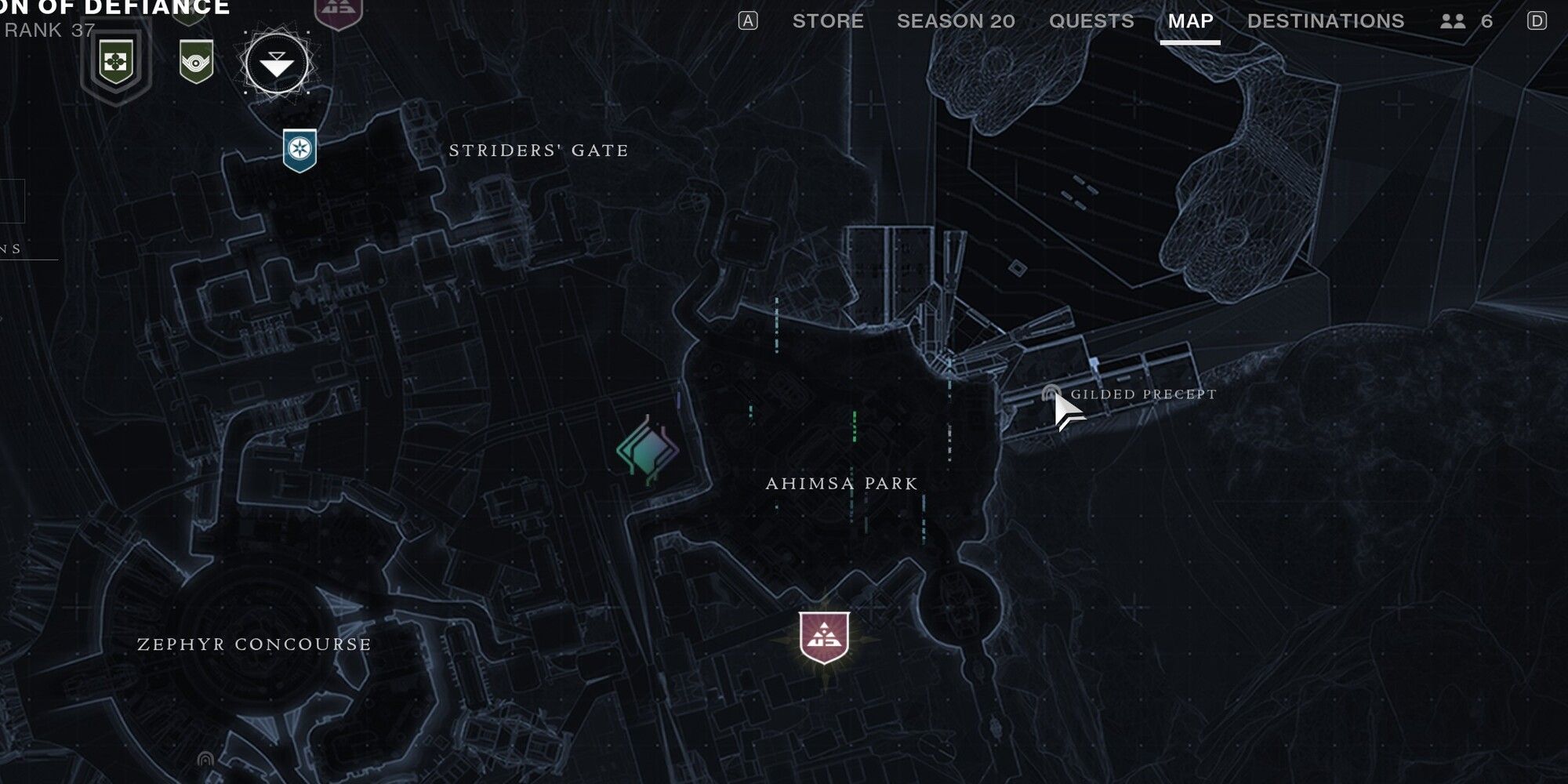The width and height of the screenshot is (1568, 784).
Task: Open the blue star vendor shield marker
Action: [299, 149]
